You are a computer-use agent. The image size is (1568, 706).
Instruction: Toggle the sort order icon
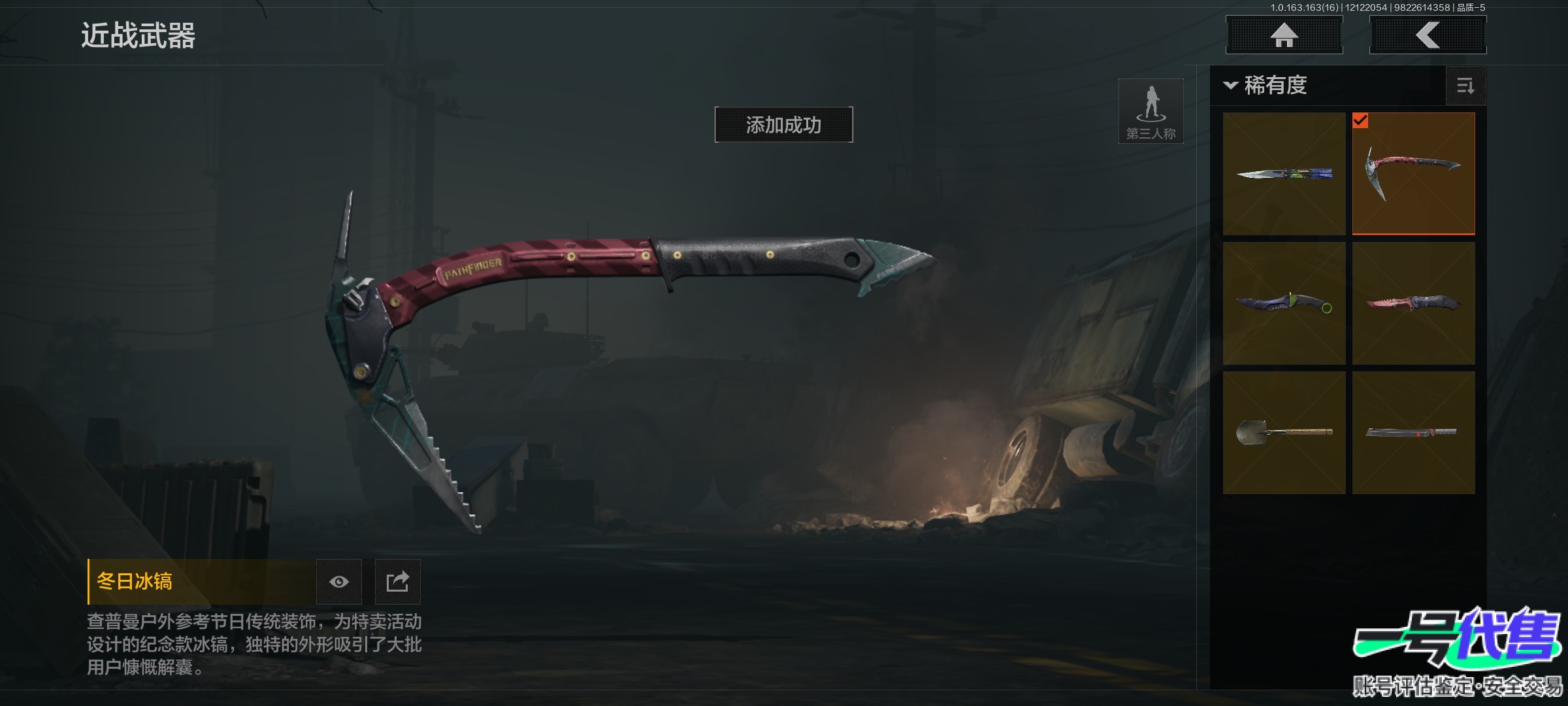click(x=1465, y=86)
